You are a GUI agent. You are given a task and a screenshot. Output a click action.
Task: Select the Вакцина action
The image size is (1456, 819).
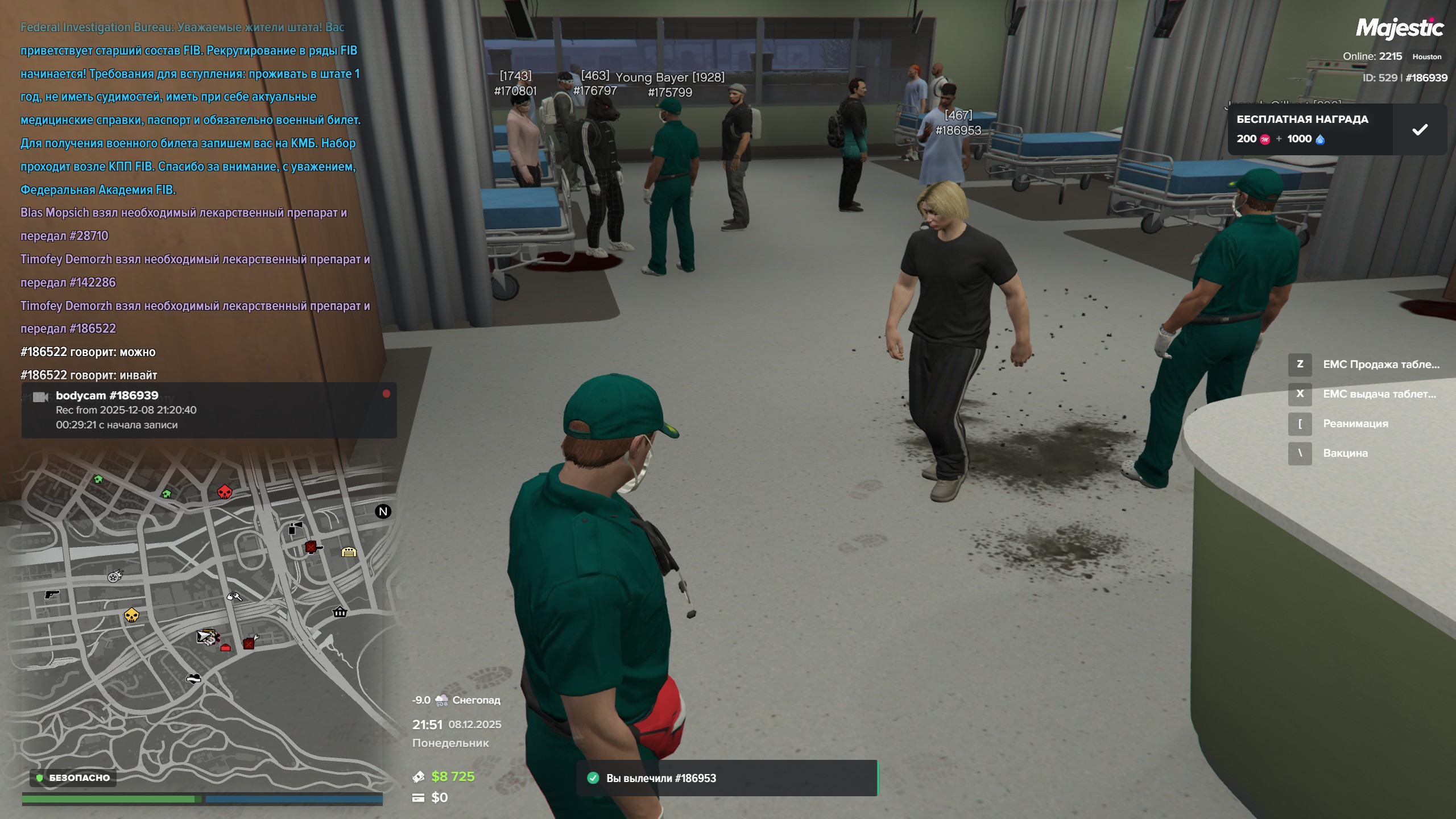click(x=1345, y=453)
